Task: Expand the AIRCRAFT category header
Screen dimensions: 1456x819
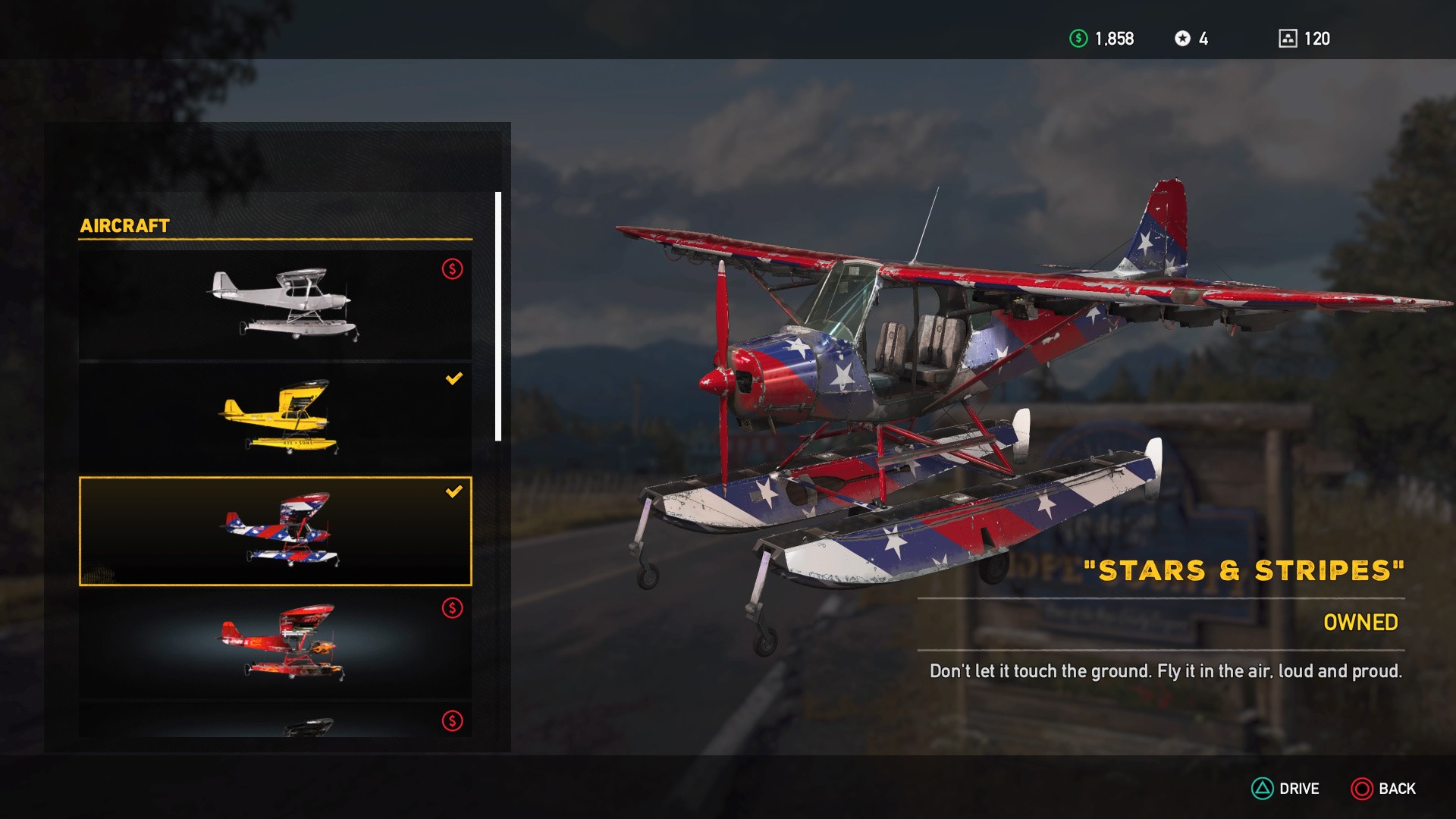Action: [126, 225]
